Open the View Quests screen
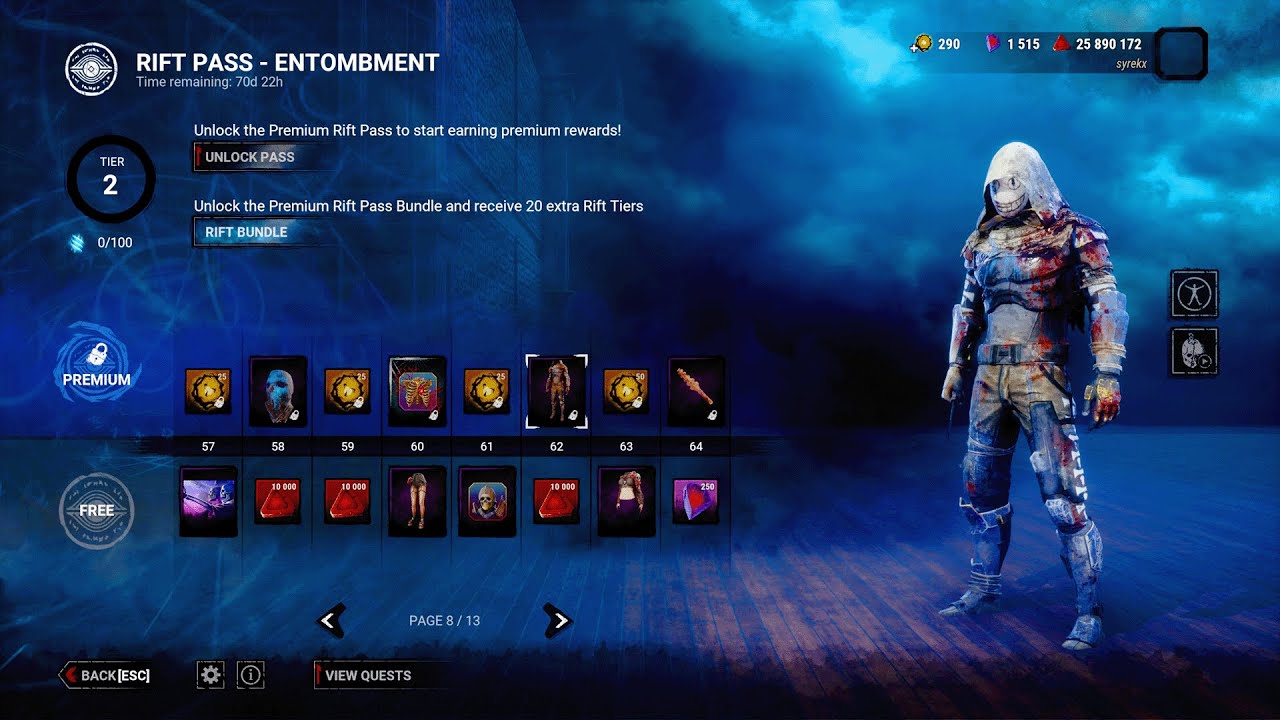The image size is (1280, 720). (x=367, y=675)
